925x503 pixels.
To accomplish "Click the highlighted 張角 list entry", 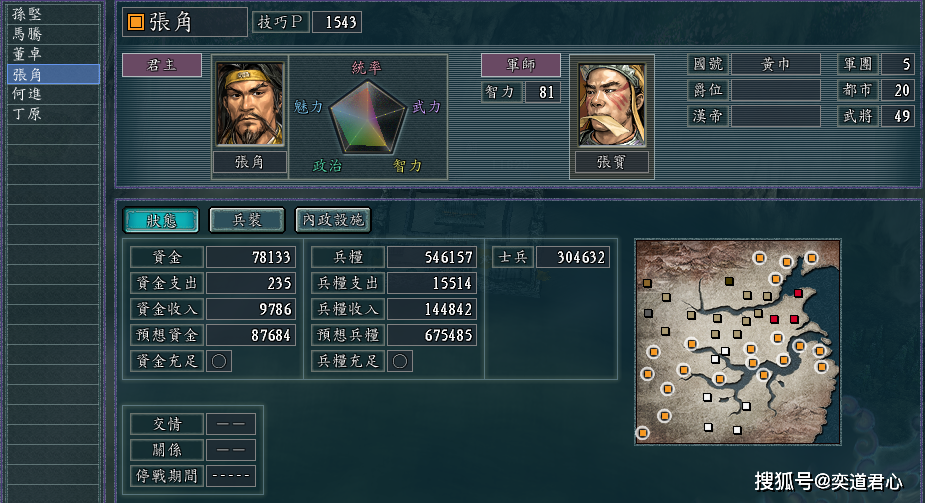I will pyautogui.click(x=52, y=74).
